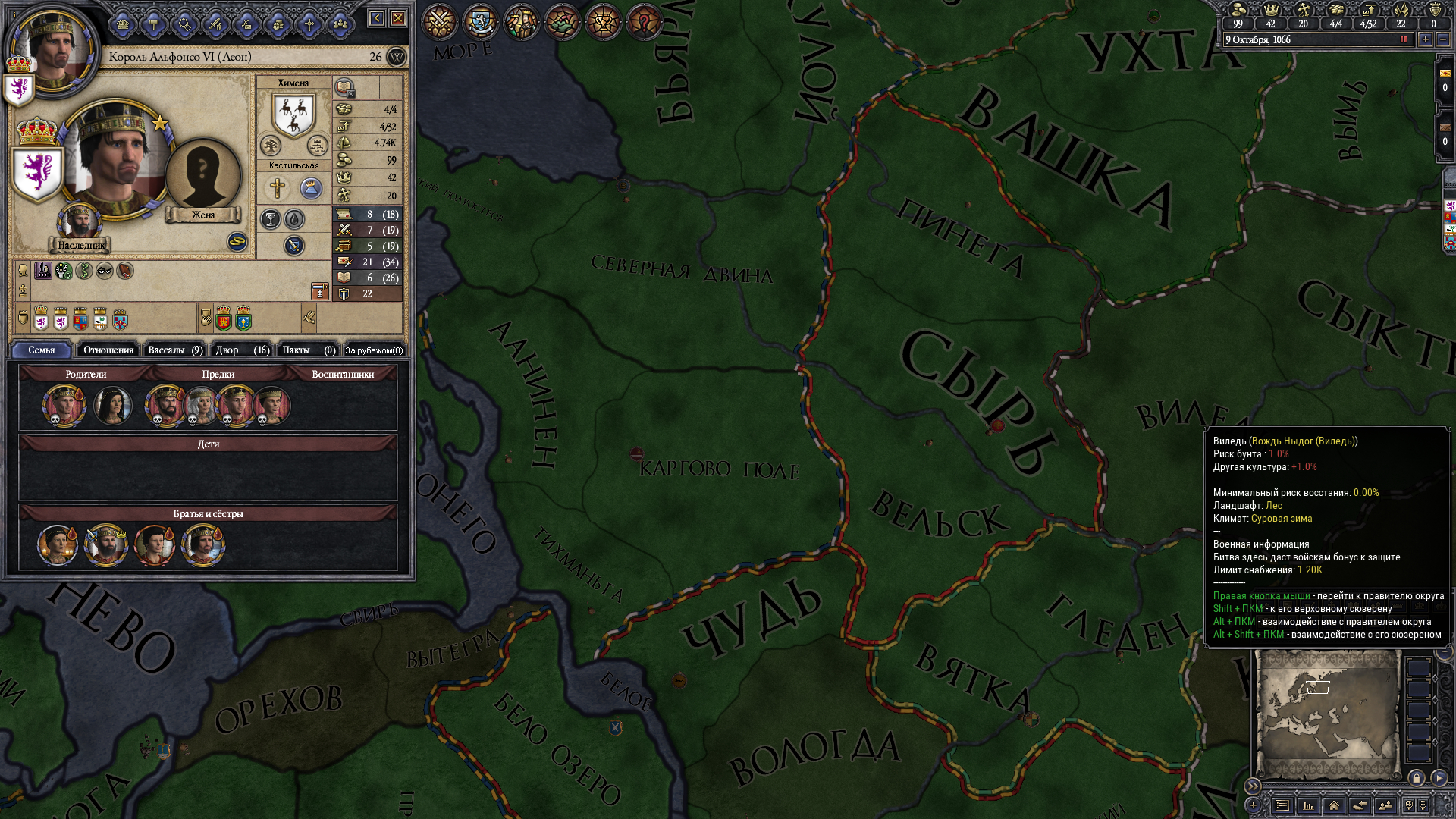Increase game speed with the plus button

click(1426, 39)
